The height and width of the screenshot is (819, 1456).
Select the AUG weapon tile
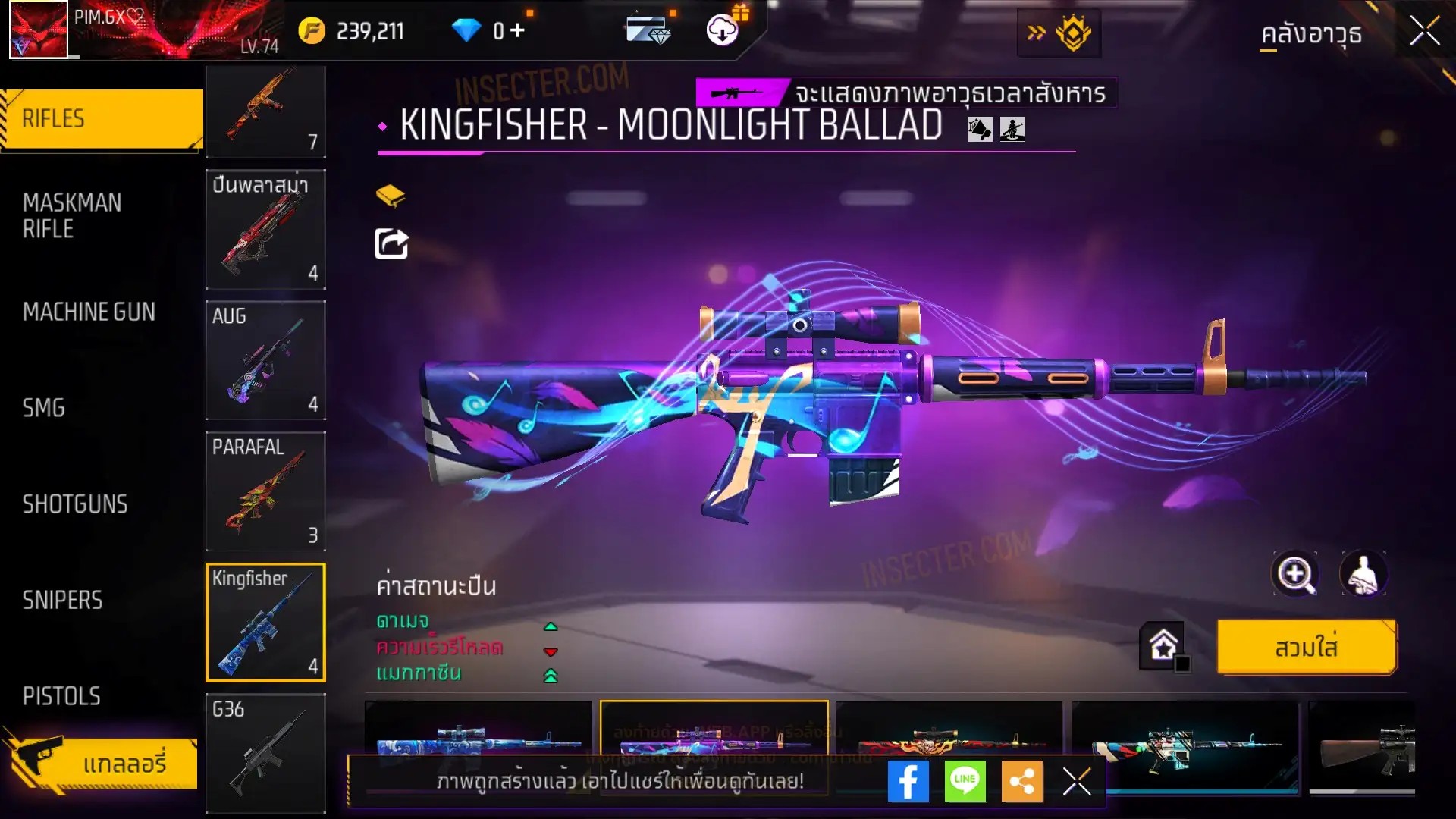(265, 360)
